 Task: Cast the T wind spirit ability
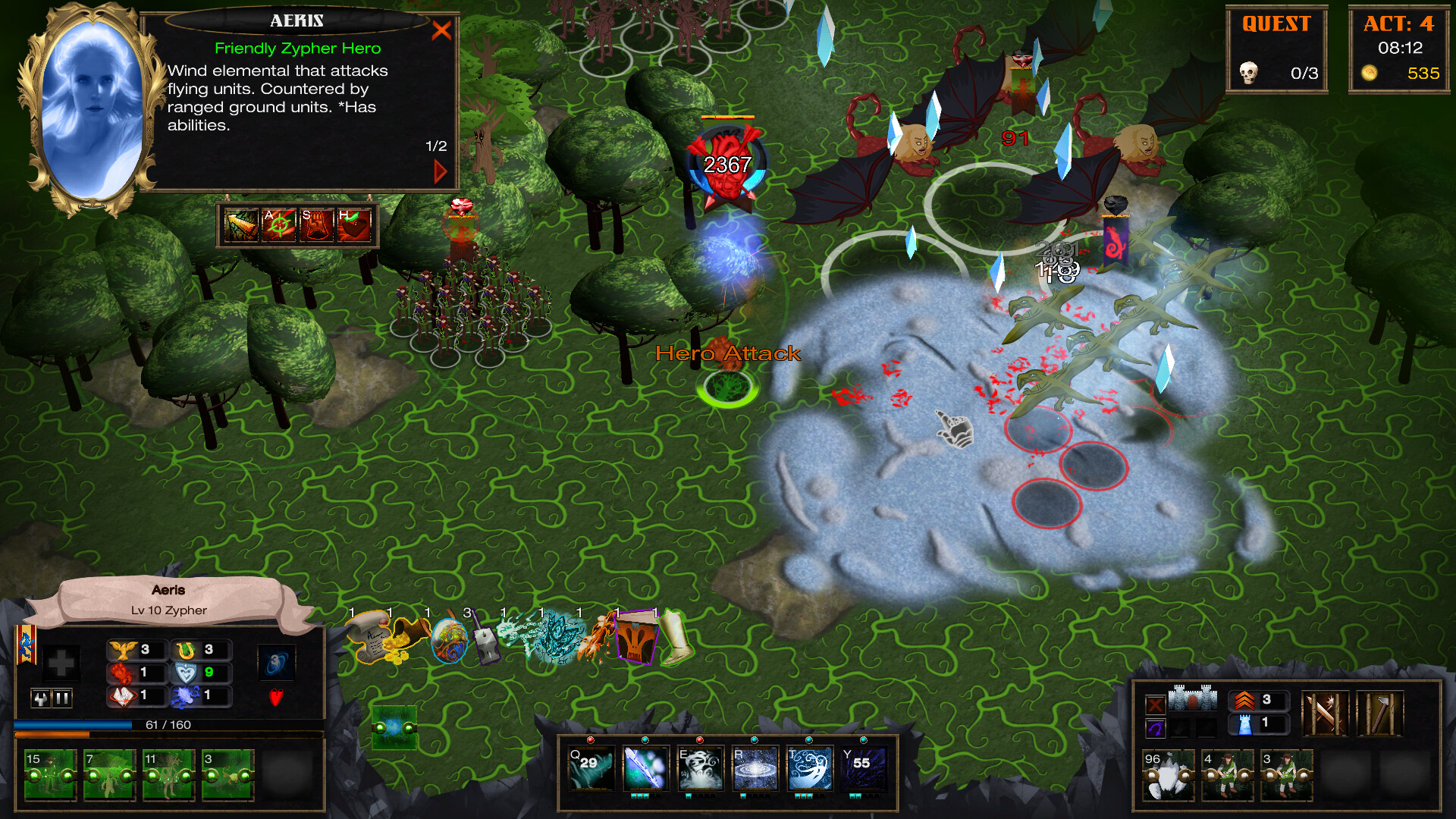(x=809, y=767)
